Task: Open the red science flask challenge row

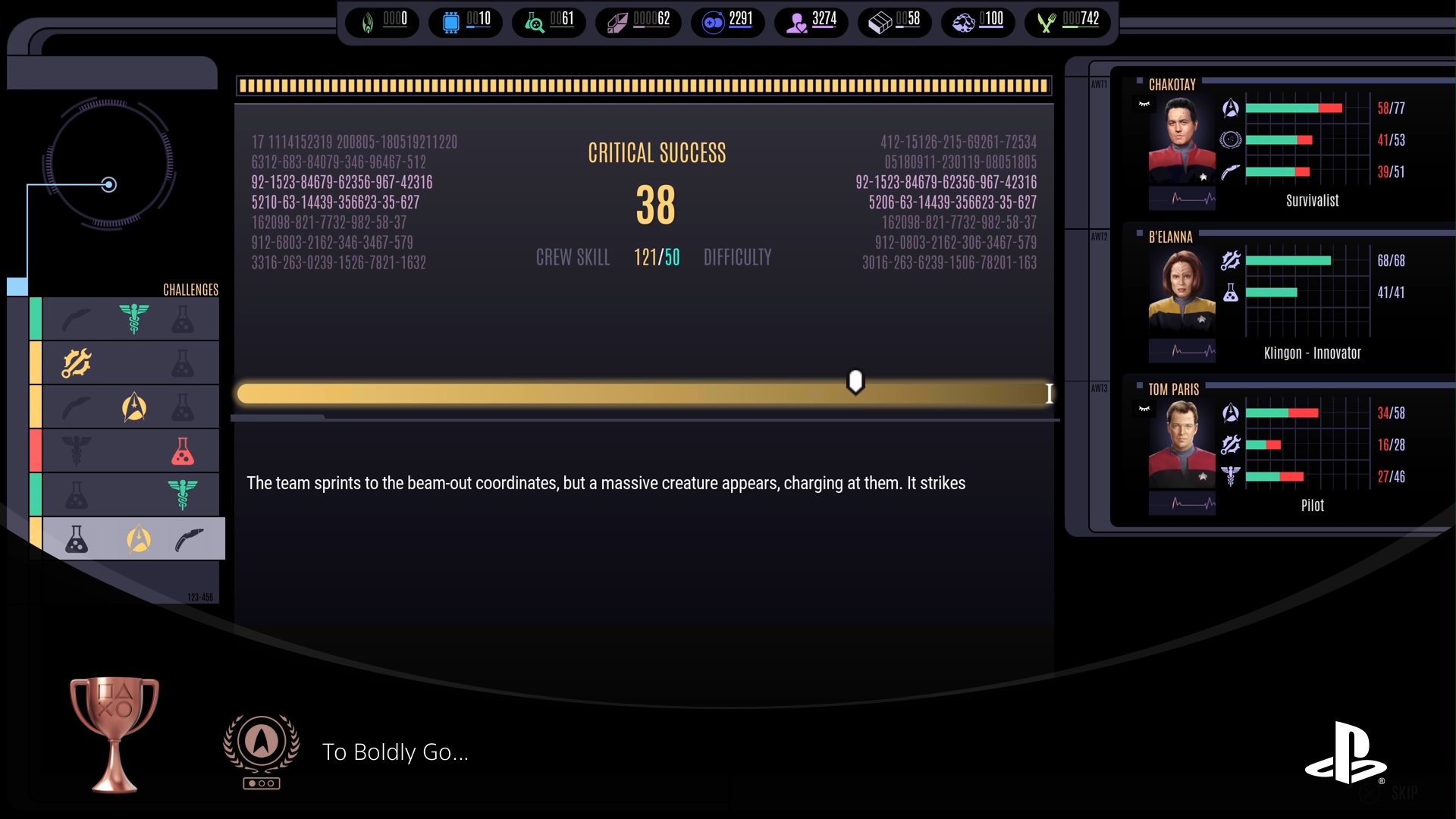Action: (130, 451)
